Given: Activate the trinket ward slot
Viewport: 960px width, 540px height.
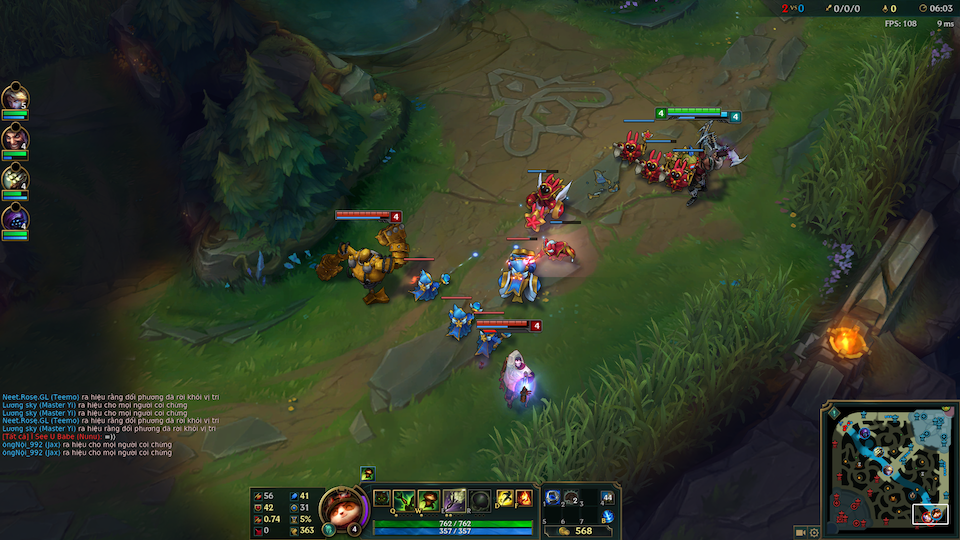Looking at the screenshot, I should 607,497.
